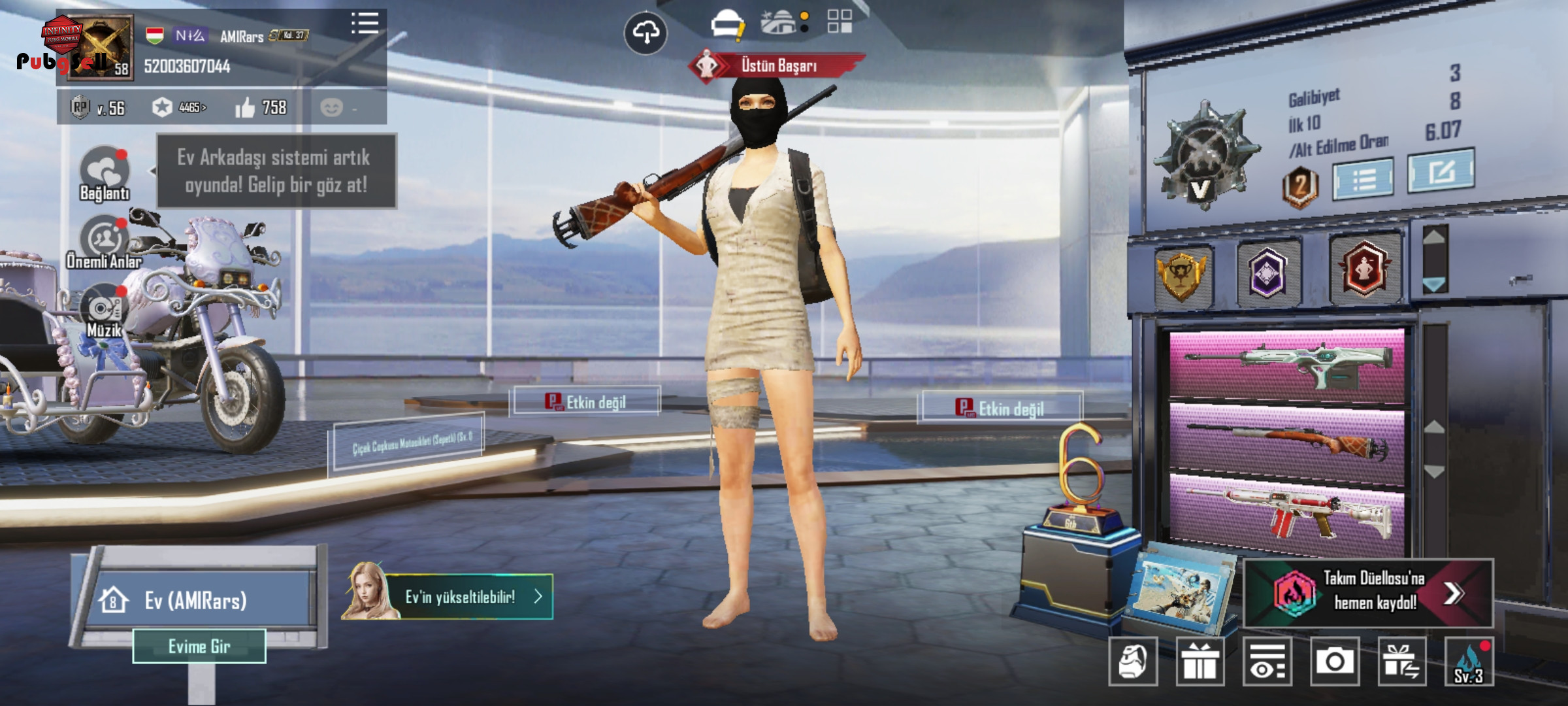Viewport: 1568px width, 706px height.
Task: Open the stats list button beside tier badge
Action: click(1363, 178)
